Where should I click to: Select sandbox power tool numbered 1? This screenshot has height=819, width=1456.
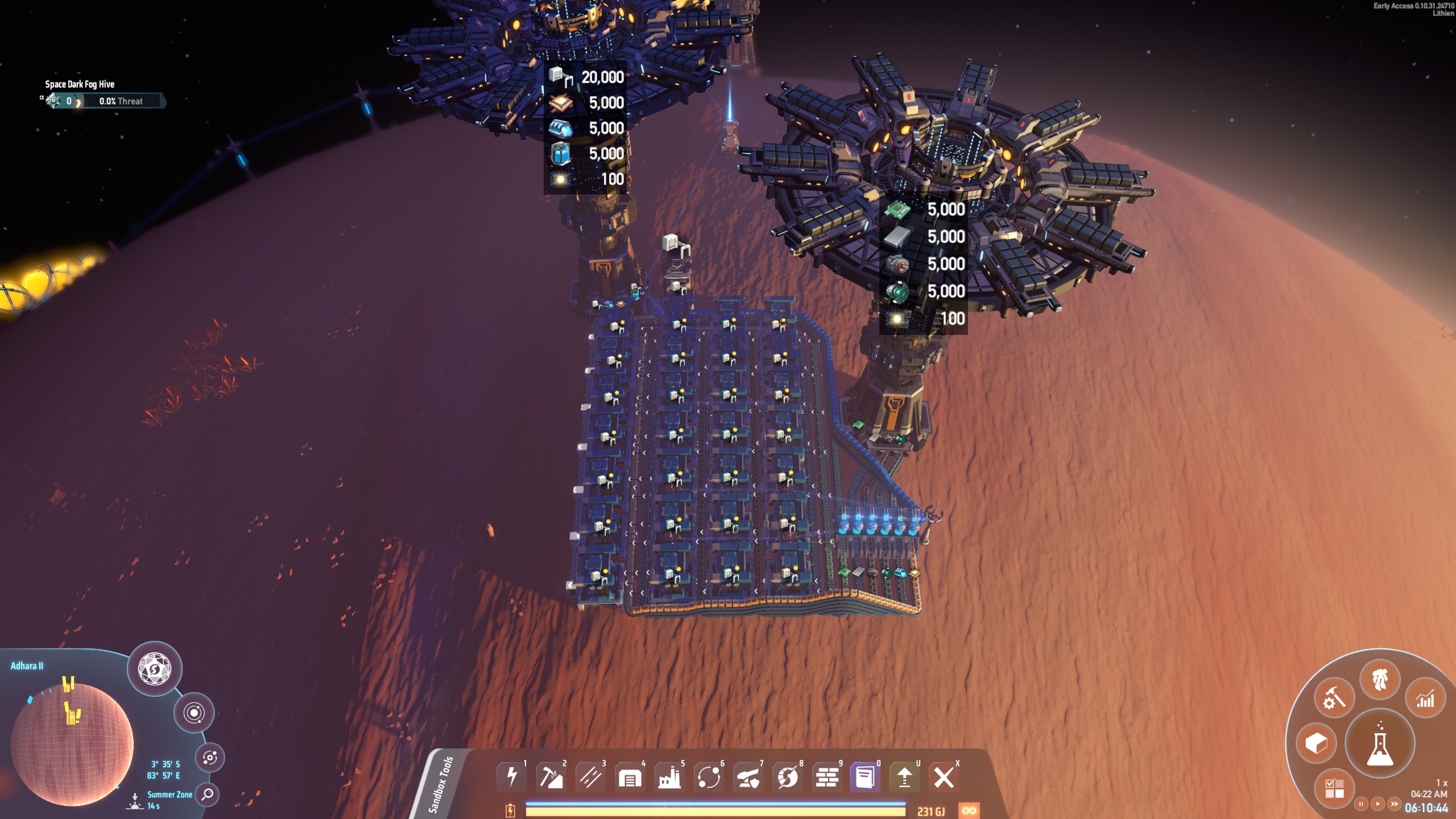point(512,776)
